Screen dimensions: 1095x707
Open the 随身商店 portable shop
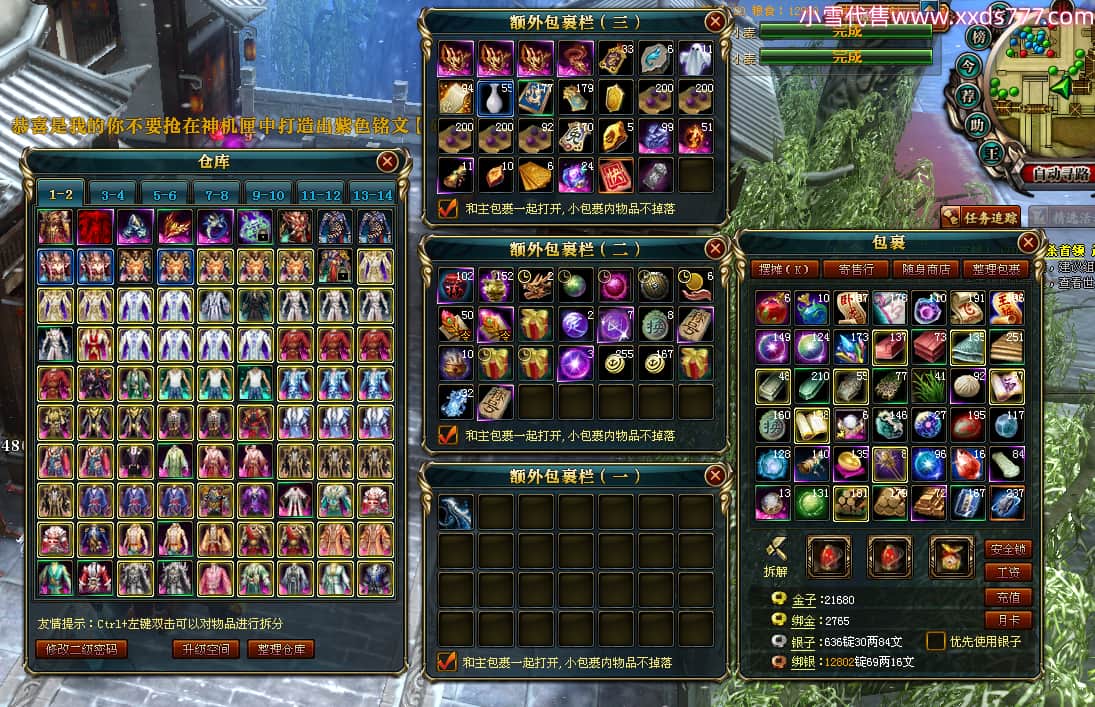(x=925, y=269)
